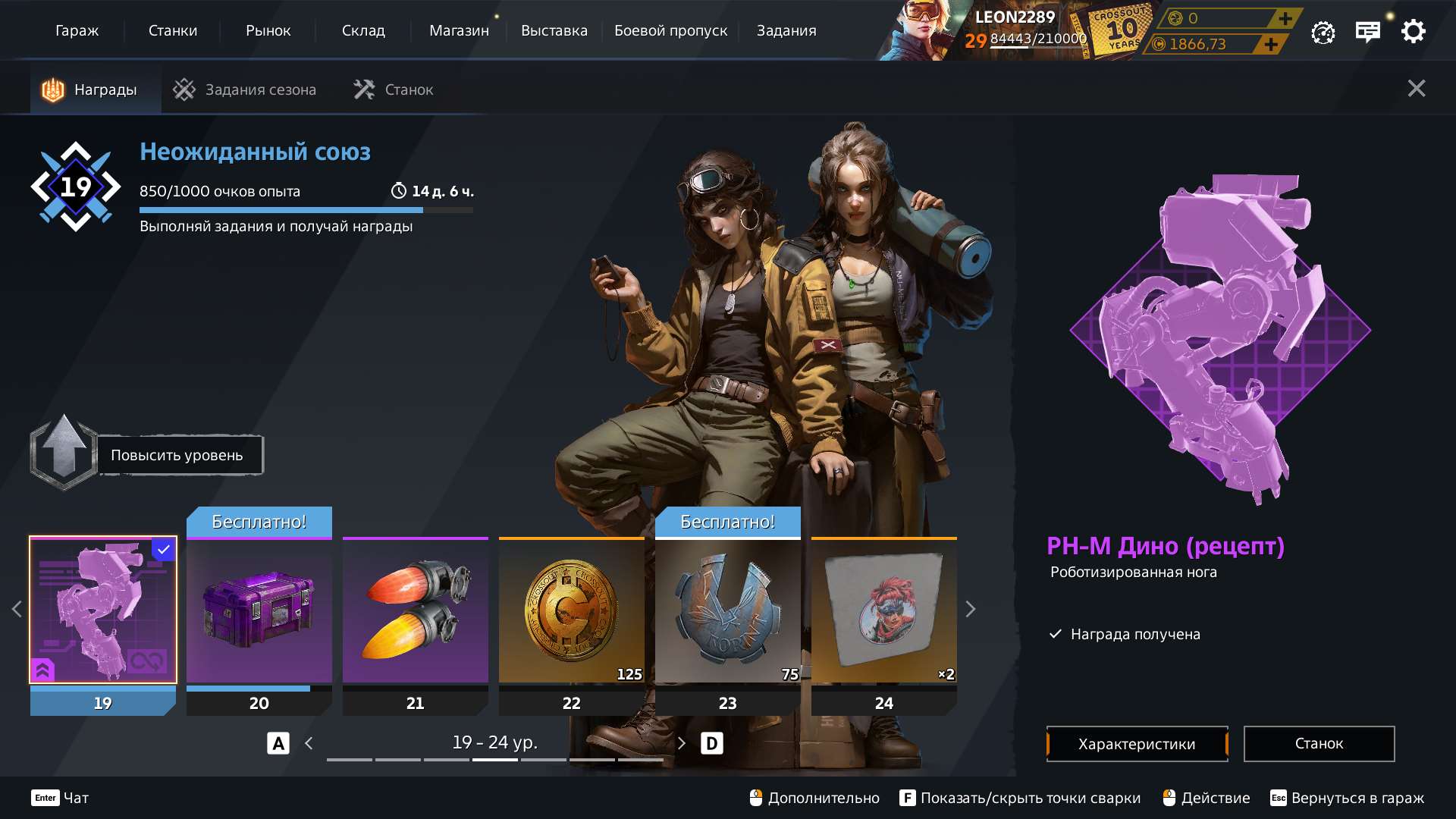
Task: Click the Повысить уровень button
Action: [177, 455]
